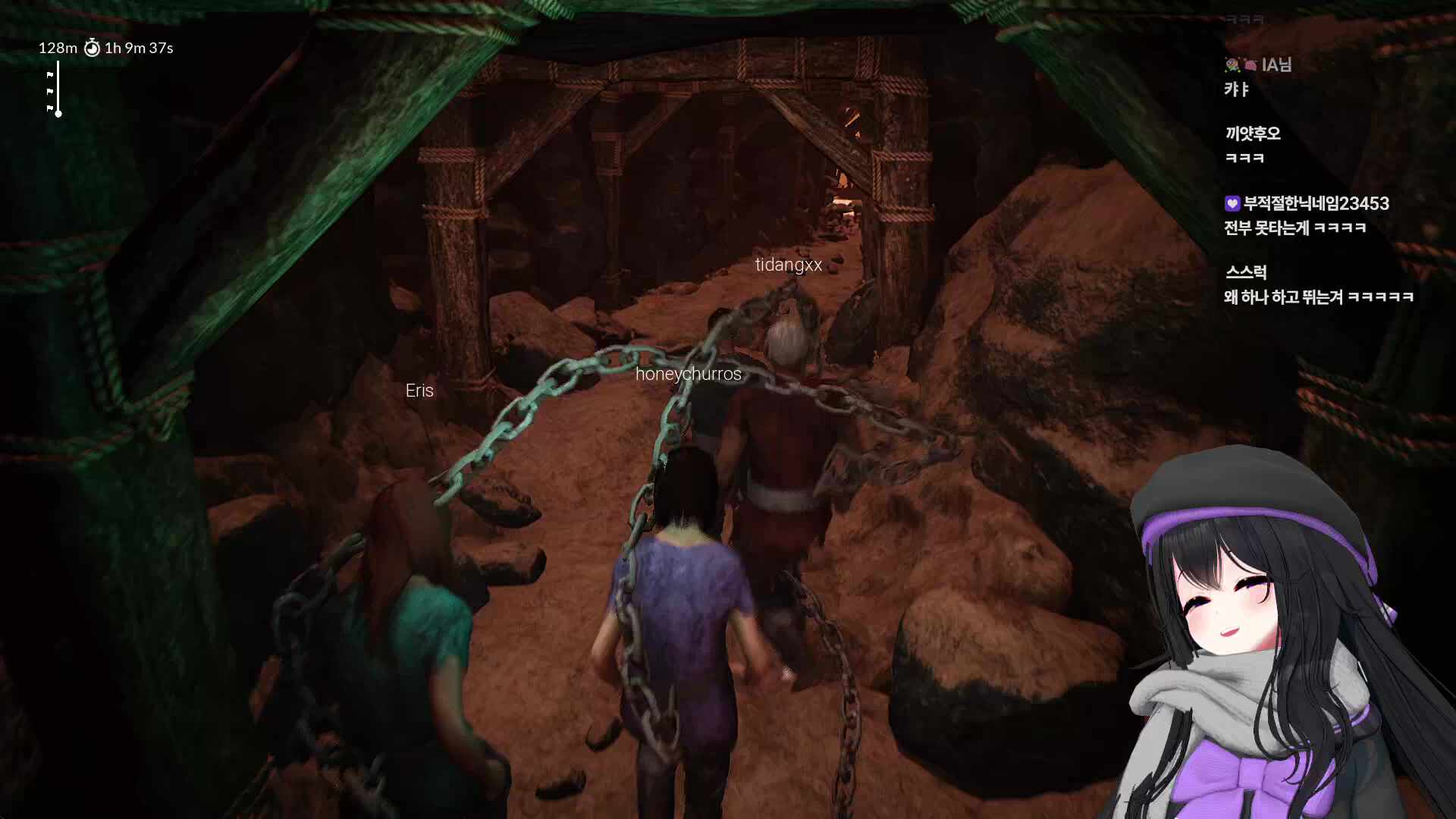Click the tidangxx player nametag
Screen dimensions: 1456x819
[789, 265]
